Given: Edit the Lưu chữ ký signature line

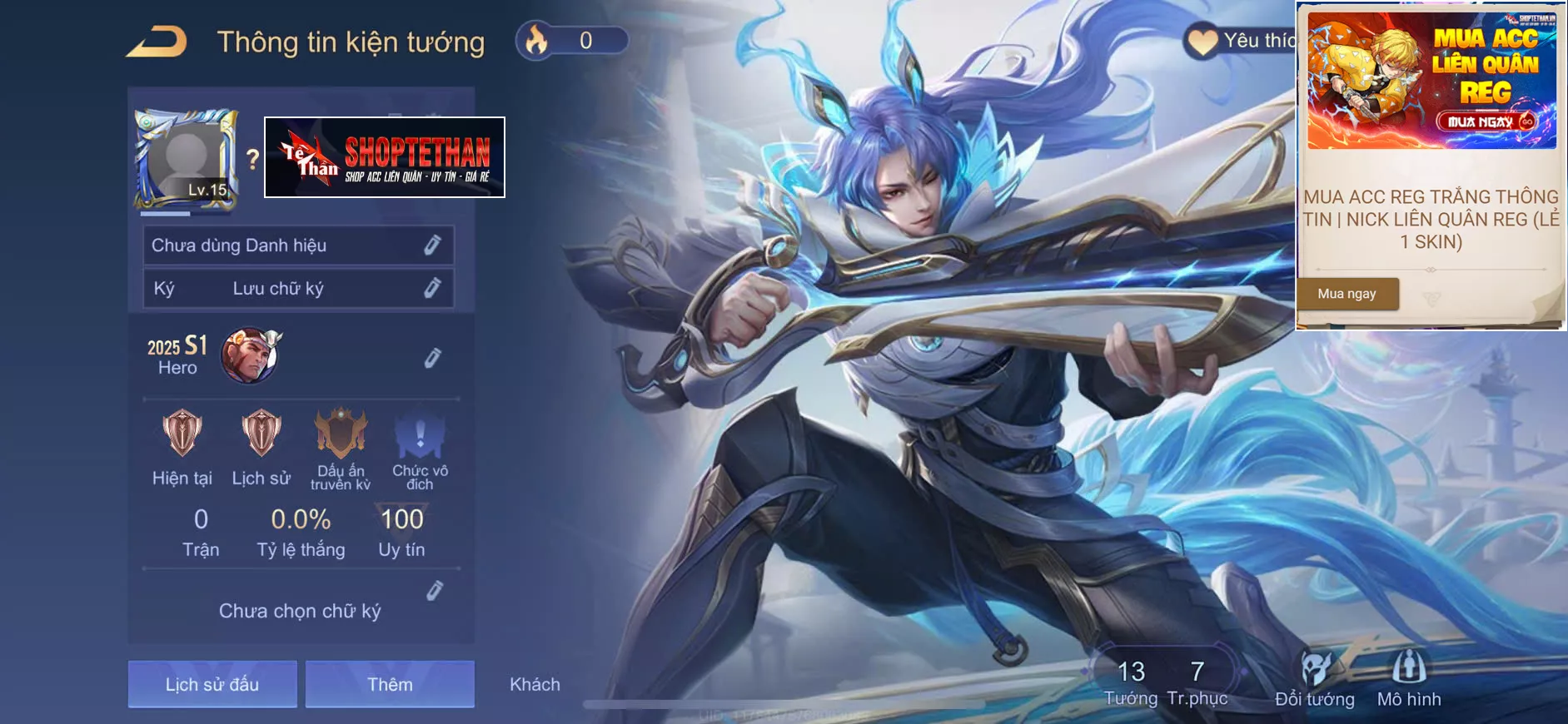Looking at the screenshot, I should (432, 288).
